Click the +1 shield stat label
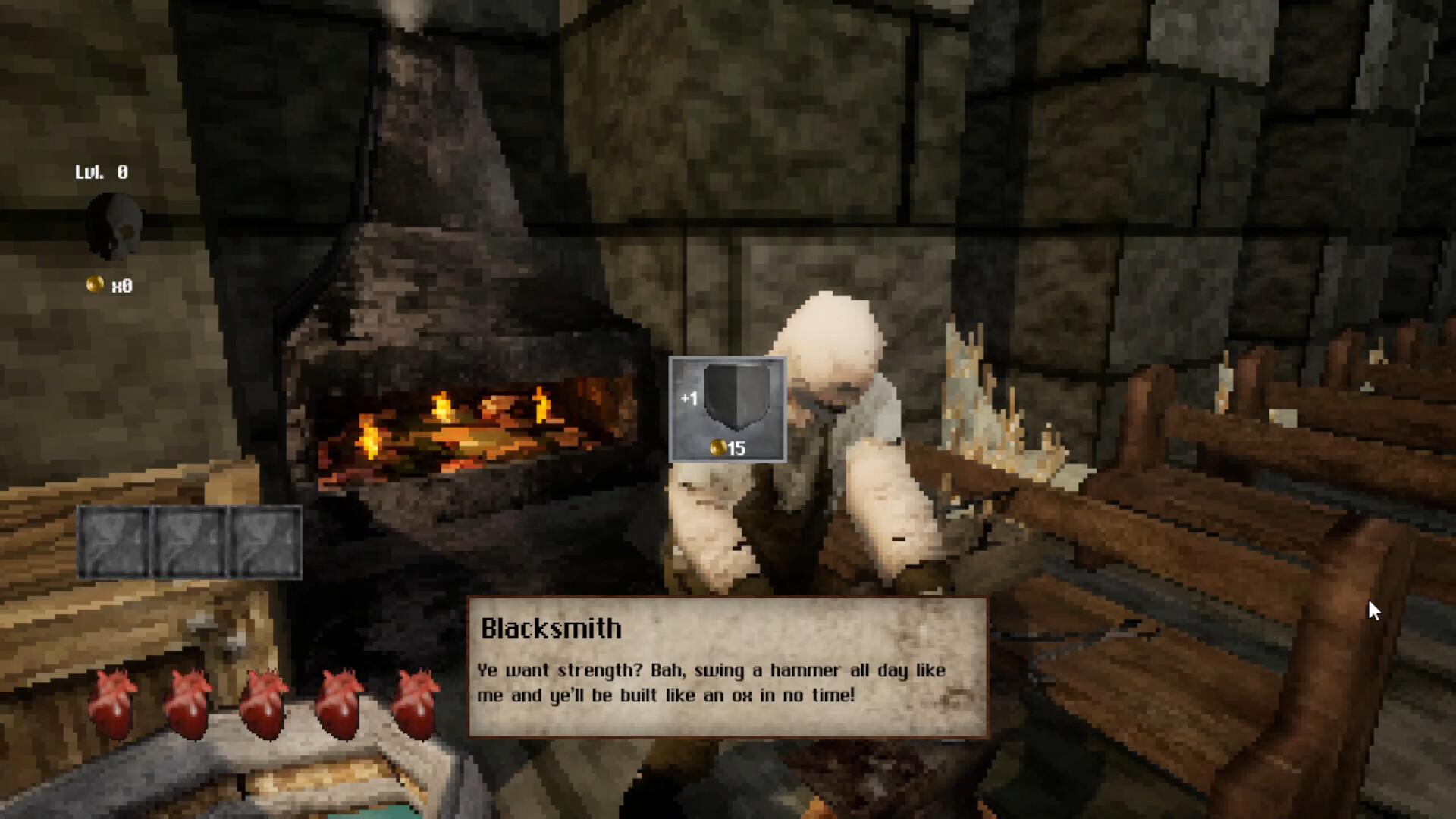 (x=691, y=397)
